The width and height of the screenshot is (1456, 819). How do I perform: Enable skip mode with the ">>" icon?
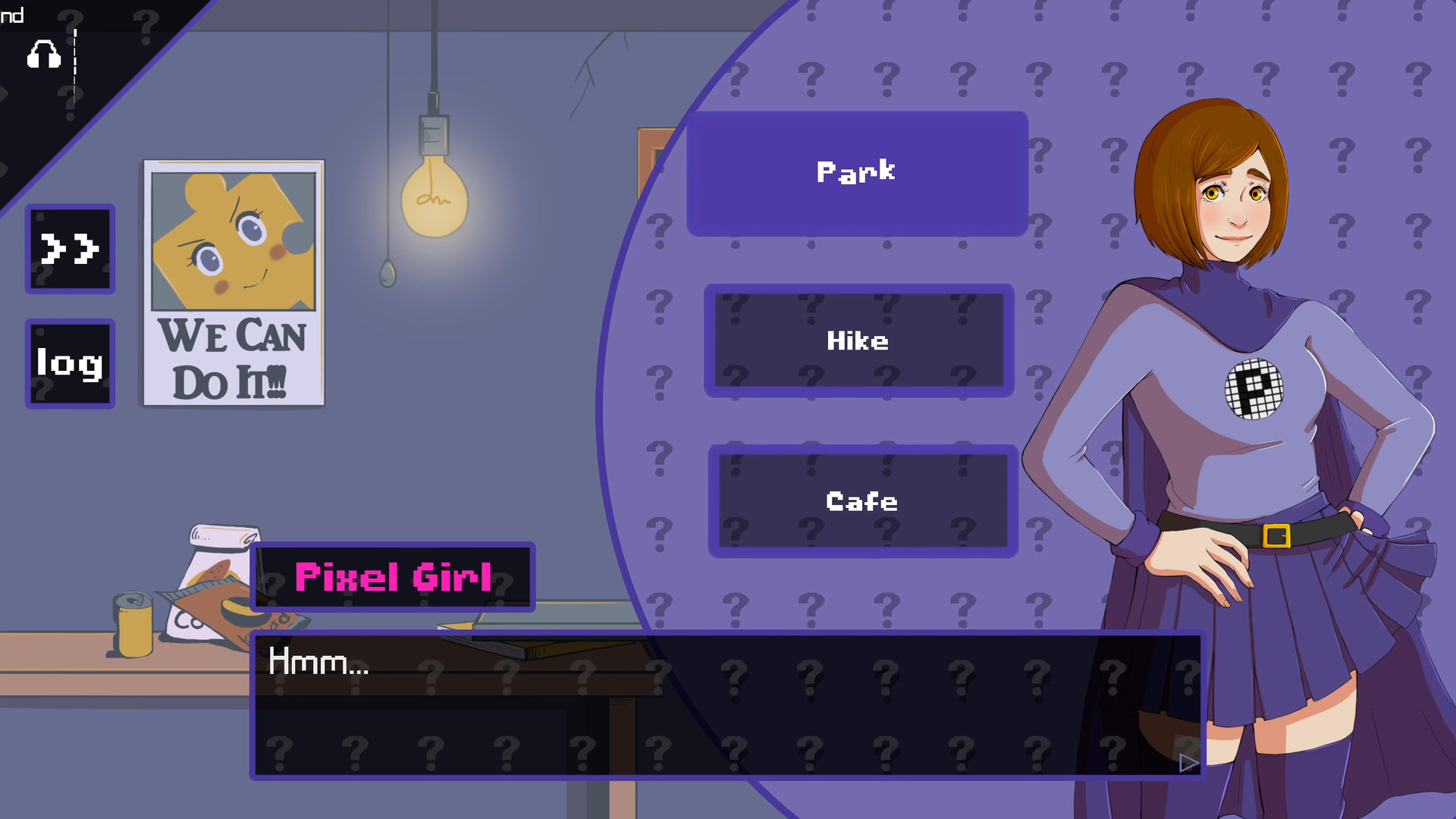pyautogui.click(x=69, y=249)
